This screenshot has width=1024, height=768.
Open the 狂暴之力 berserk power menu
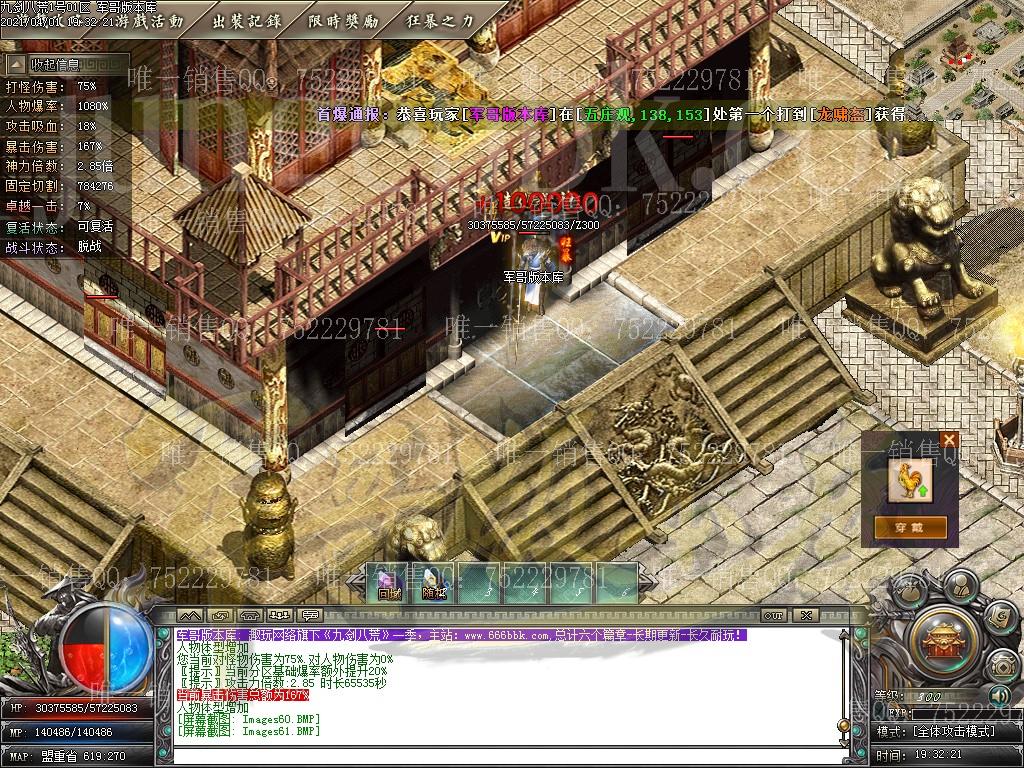click(x=440, y=20)
